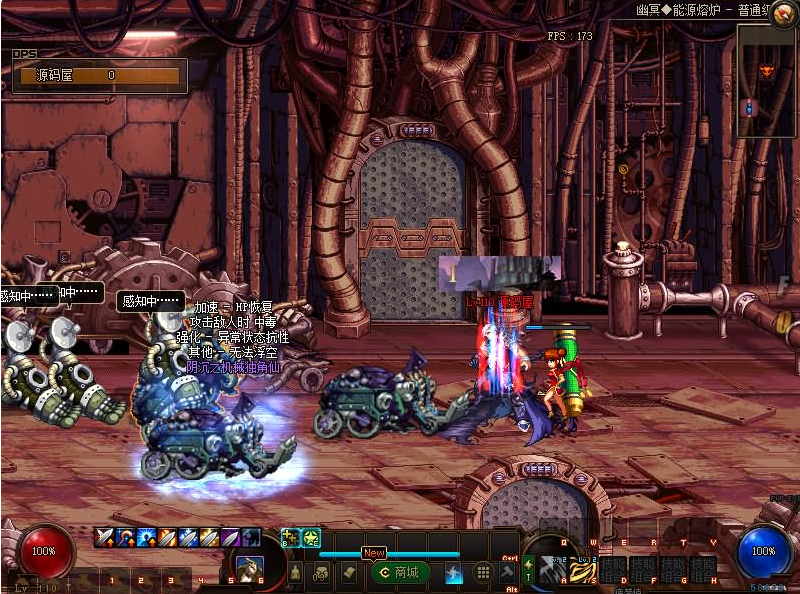Click the cyan star buff icon
Viewport: 800px width, 594px height.
[311, 538]
